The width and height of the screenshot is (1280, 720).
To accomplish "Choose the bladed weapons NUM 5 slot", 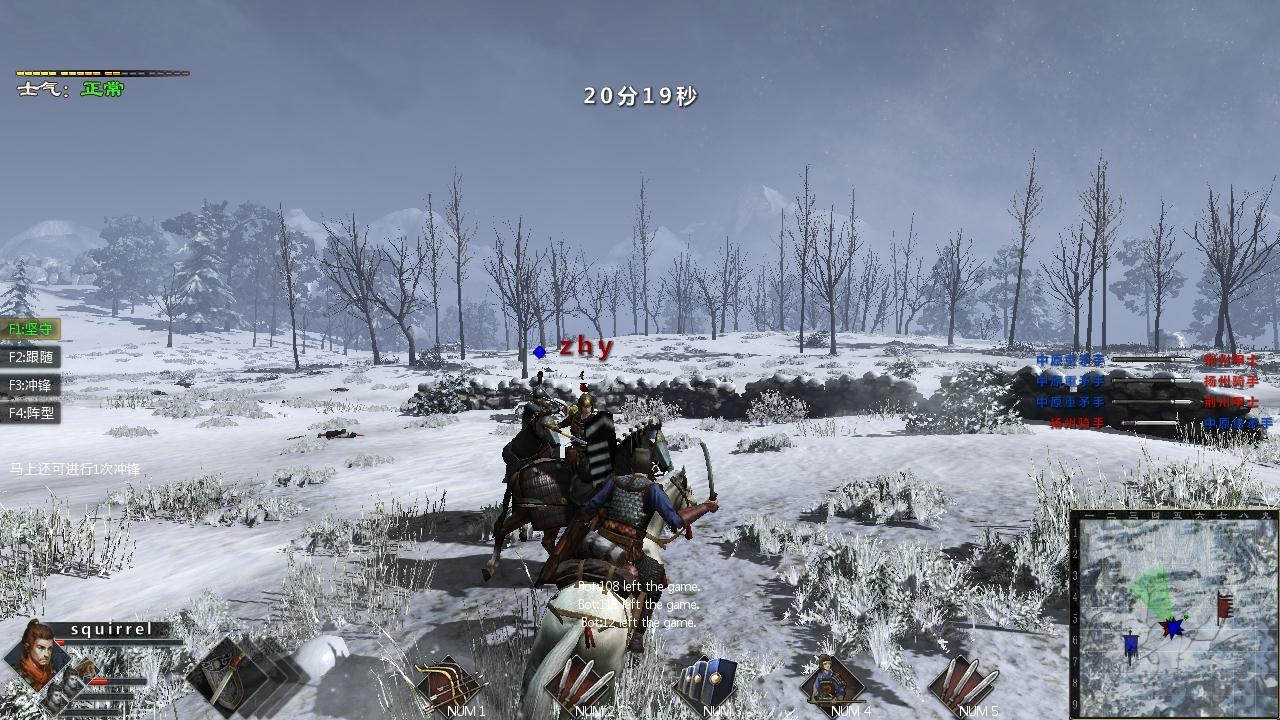I will pos(962,684).
